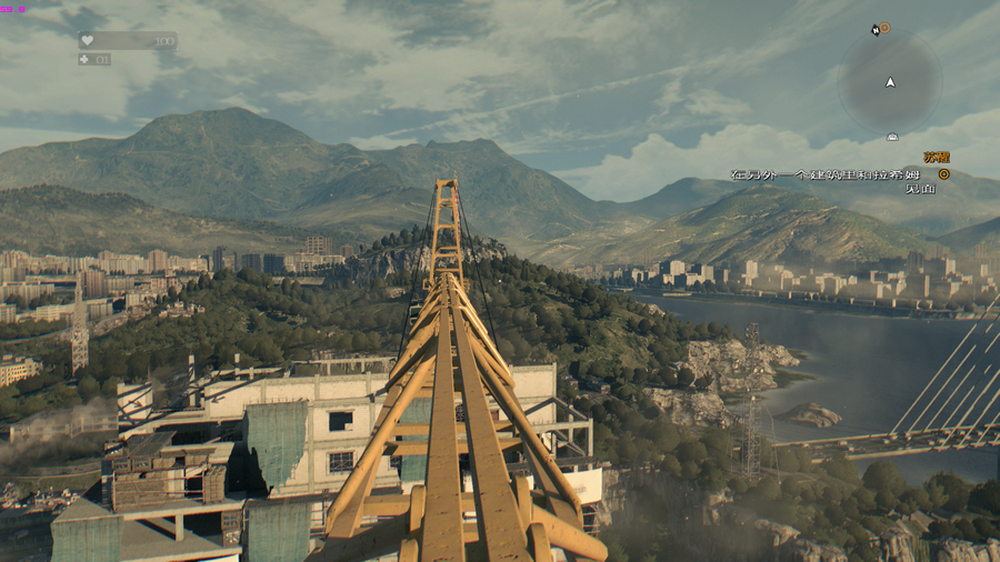Select the orange objective marker on minimap edge
Viewport: 1000px width, 562px height.
coord(884,28)
